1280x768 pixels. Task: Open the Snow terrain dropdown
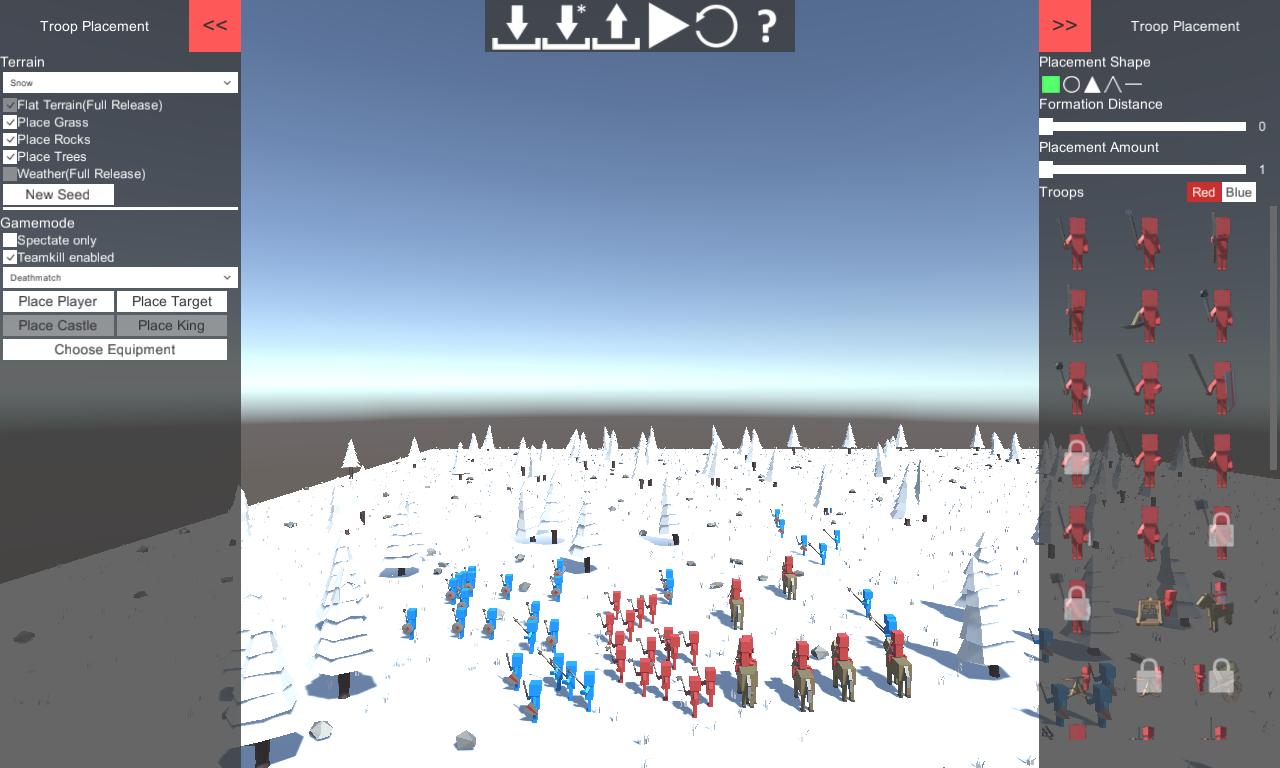[120, 82]
